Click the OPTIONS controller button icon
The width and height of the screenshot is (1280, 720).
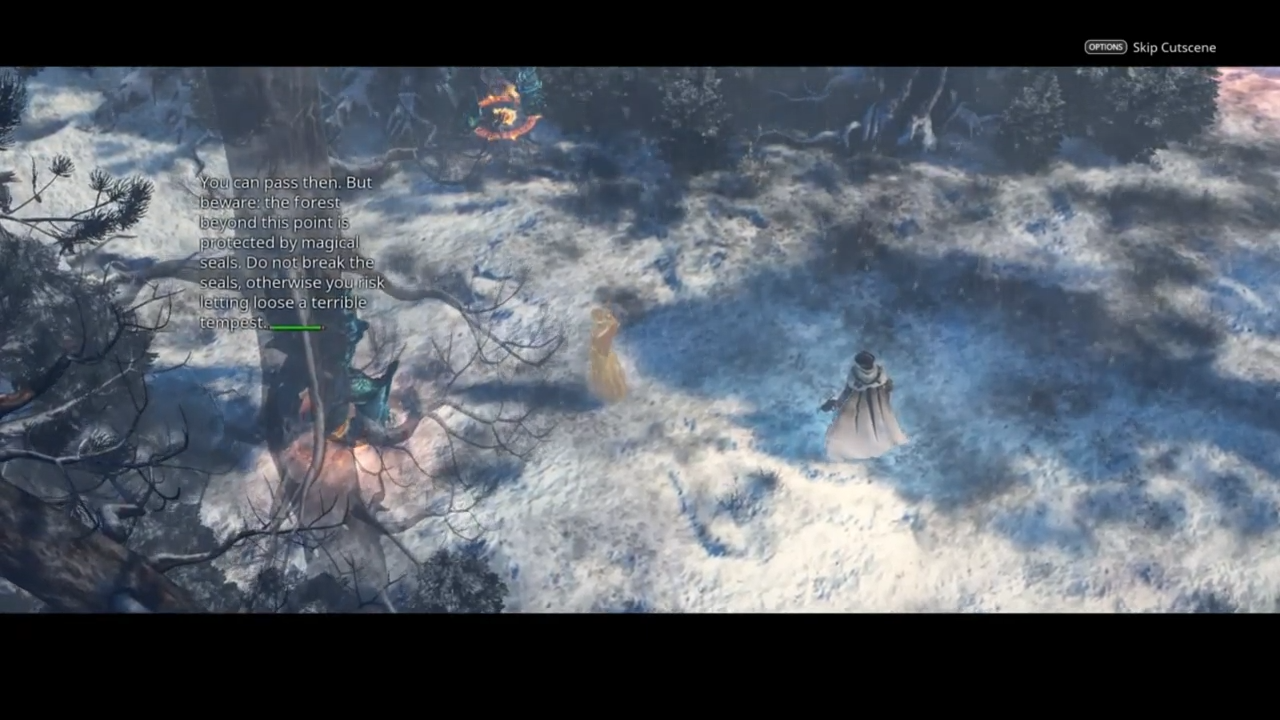click(1105, 47)
